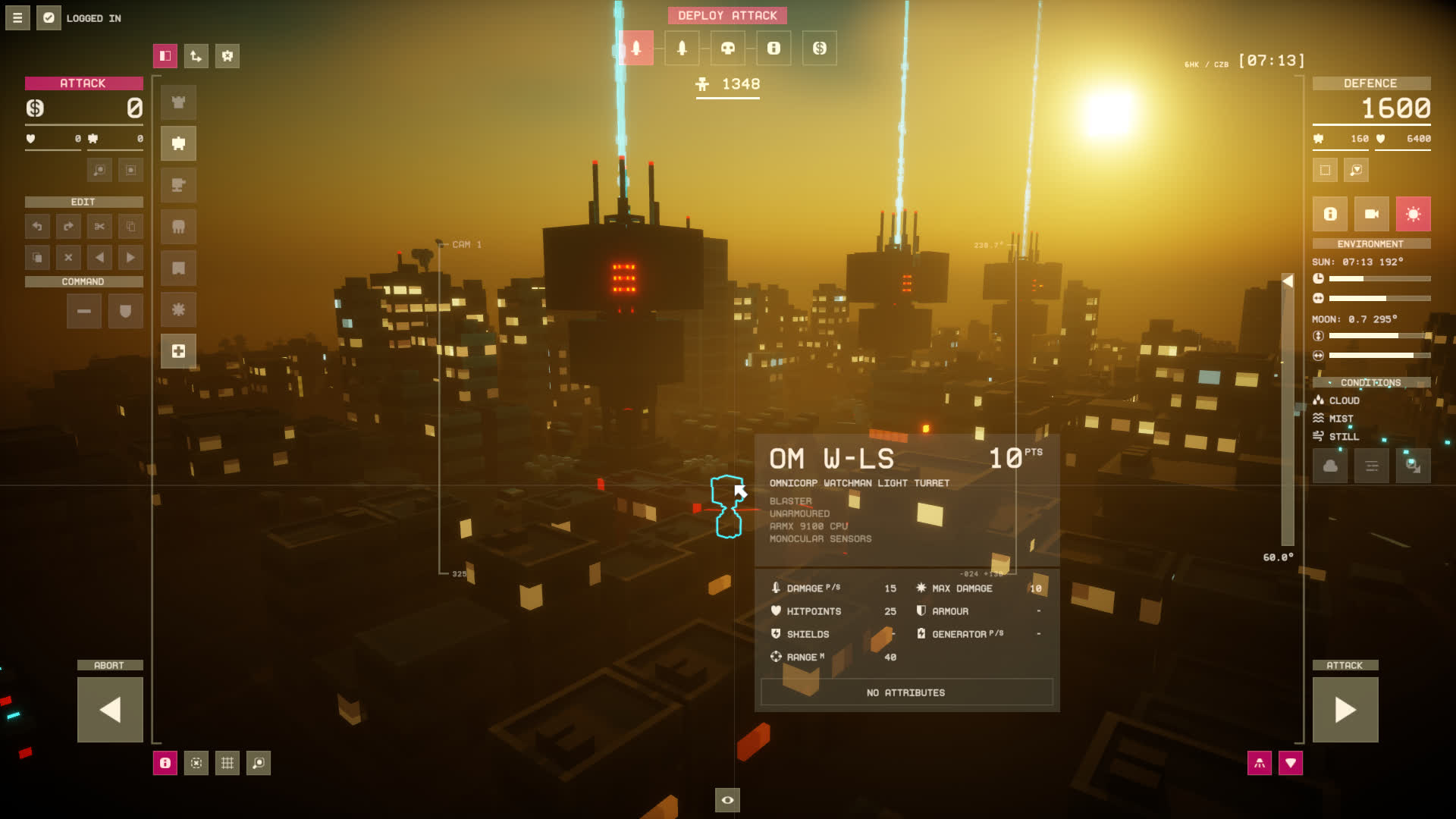1456x819 pixels.
Task: Select the highlighted rocket deploy icon
Action: point(636,49)
